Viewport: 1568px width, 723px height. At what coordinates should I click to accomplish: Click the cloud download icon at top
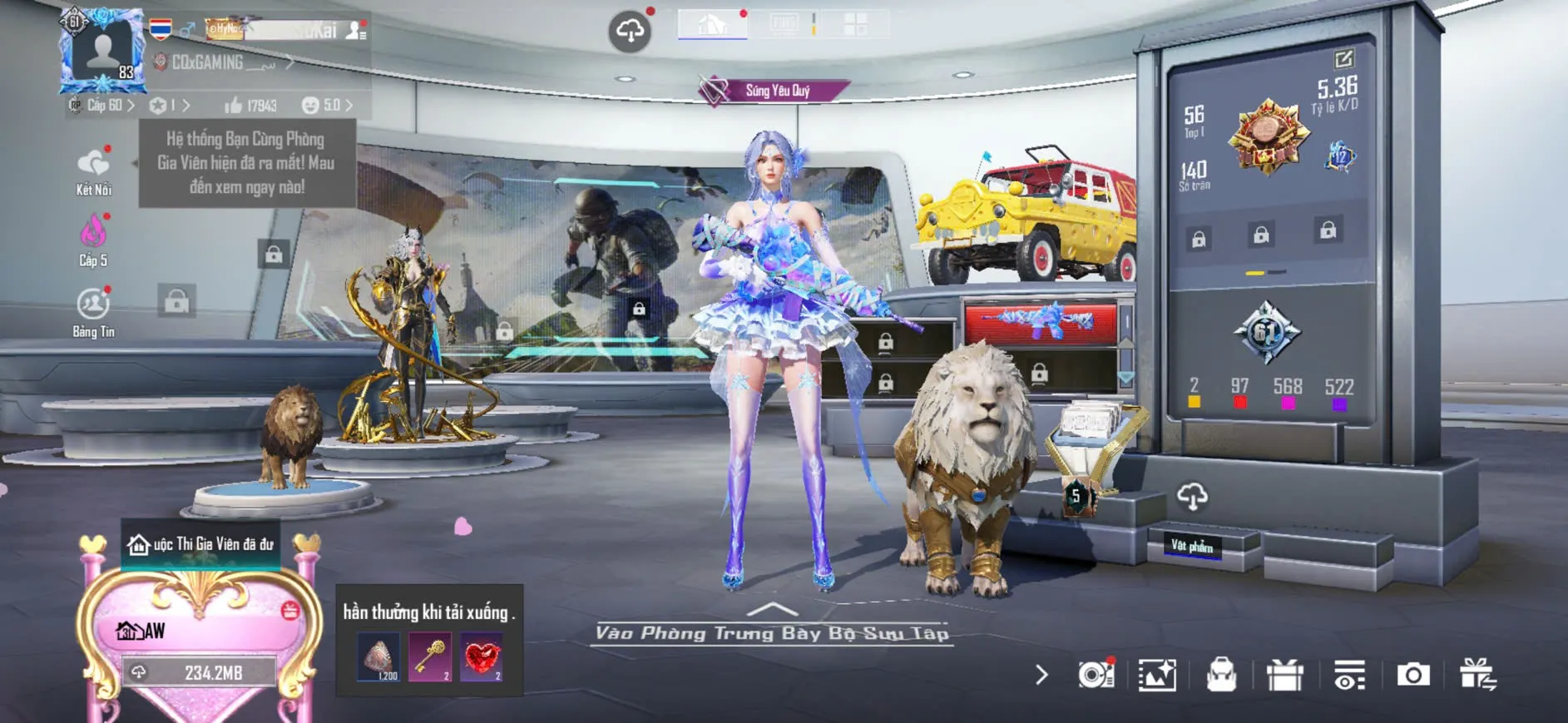(630, 32)
